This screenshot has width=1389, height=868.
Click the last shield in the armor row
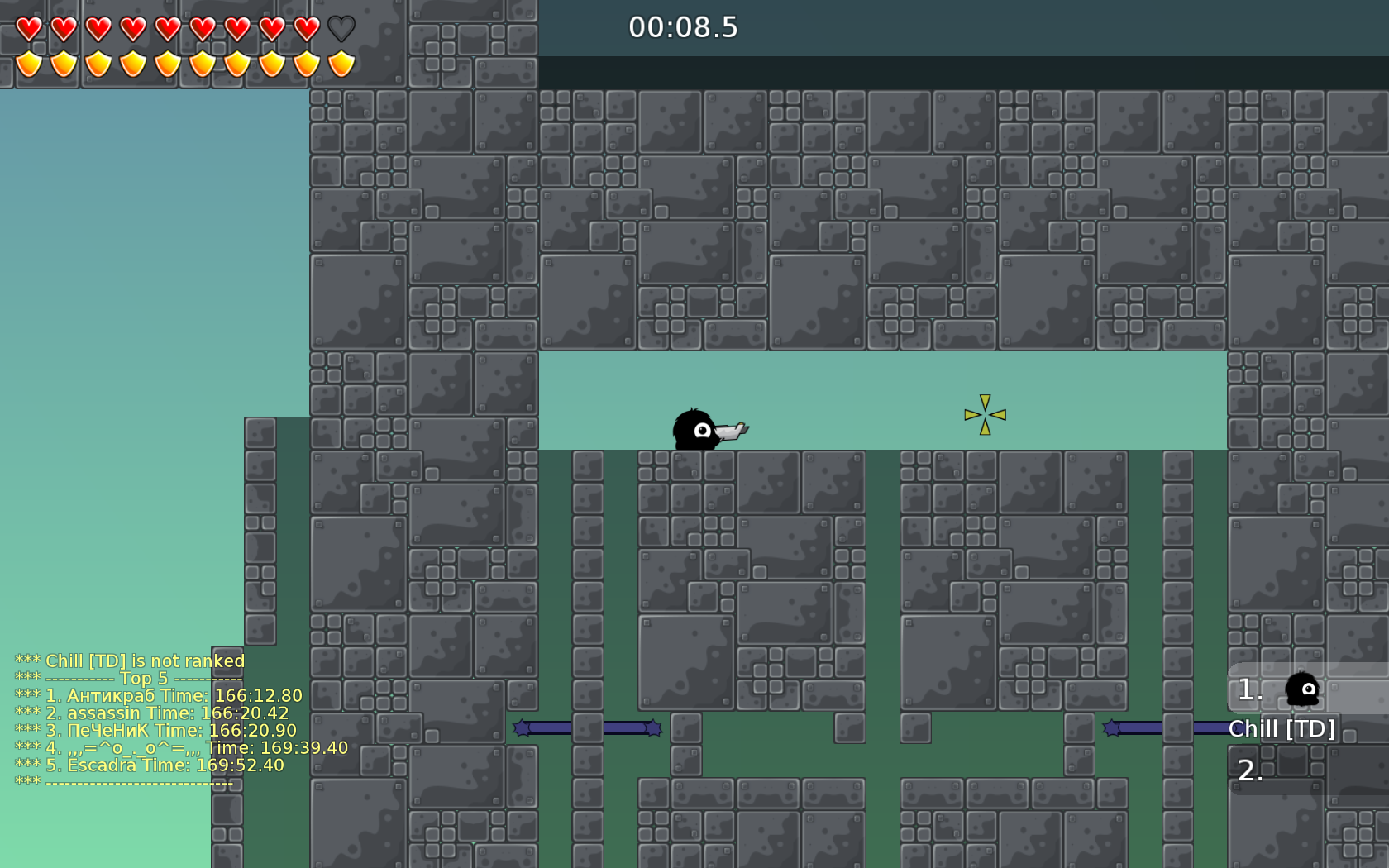[x=338, y=62]
